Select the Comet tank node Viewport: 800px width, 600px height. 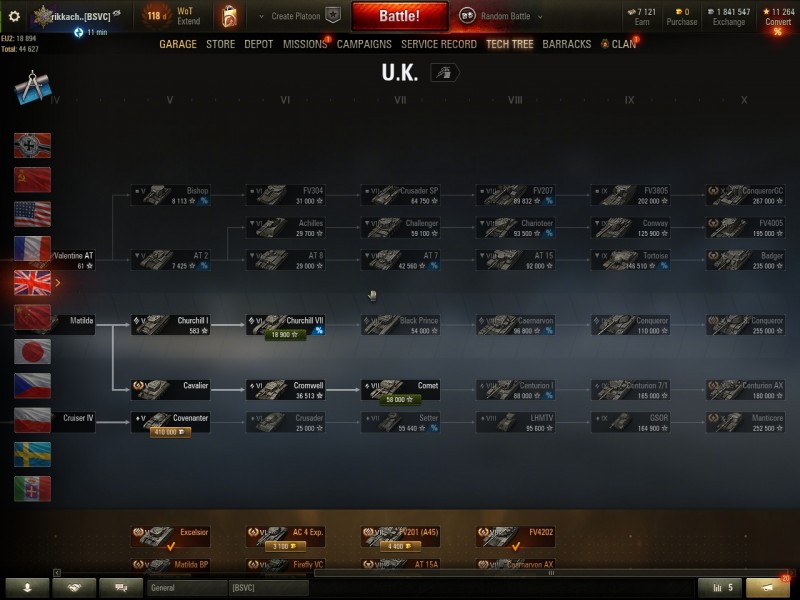coord(399,390)
